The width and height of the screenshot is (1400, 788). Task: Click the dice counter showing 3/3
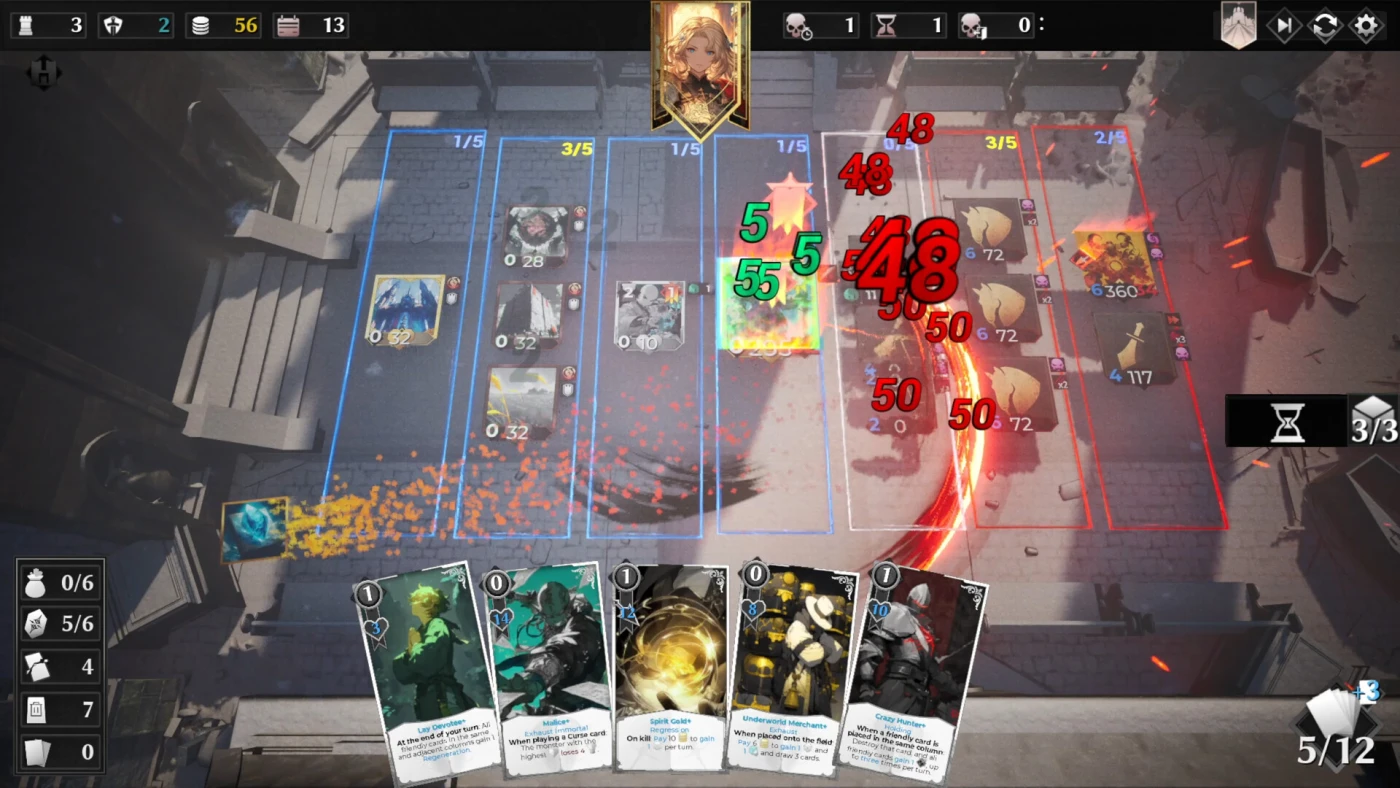(1373, 421)
